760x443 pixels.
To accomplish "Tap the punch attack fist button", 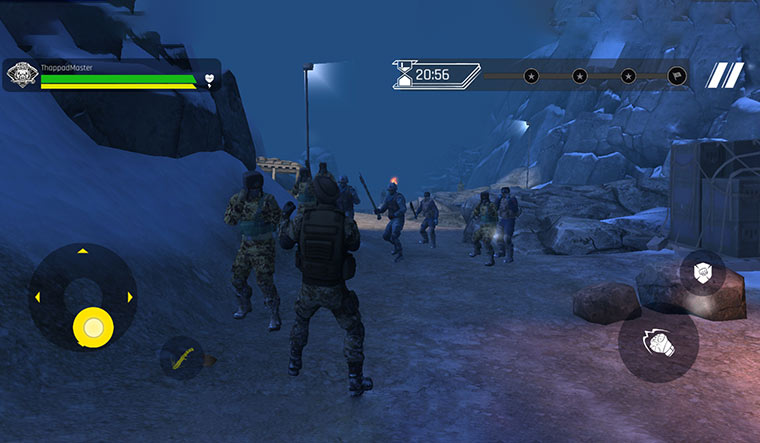I will pos(657,343).
